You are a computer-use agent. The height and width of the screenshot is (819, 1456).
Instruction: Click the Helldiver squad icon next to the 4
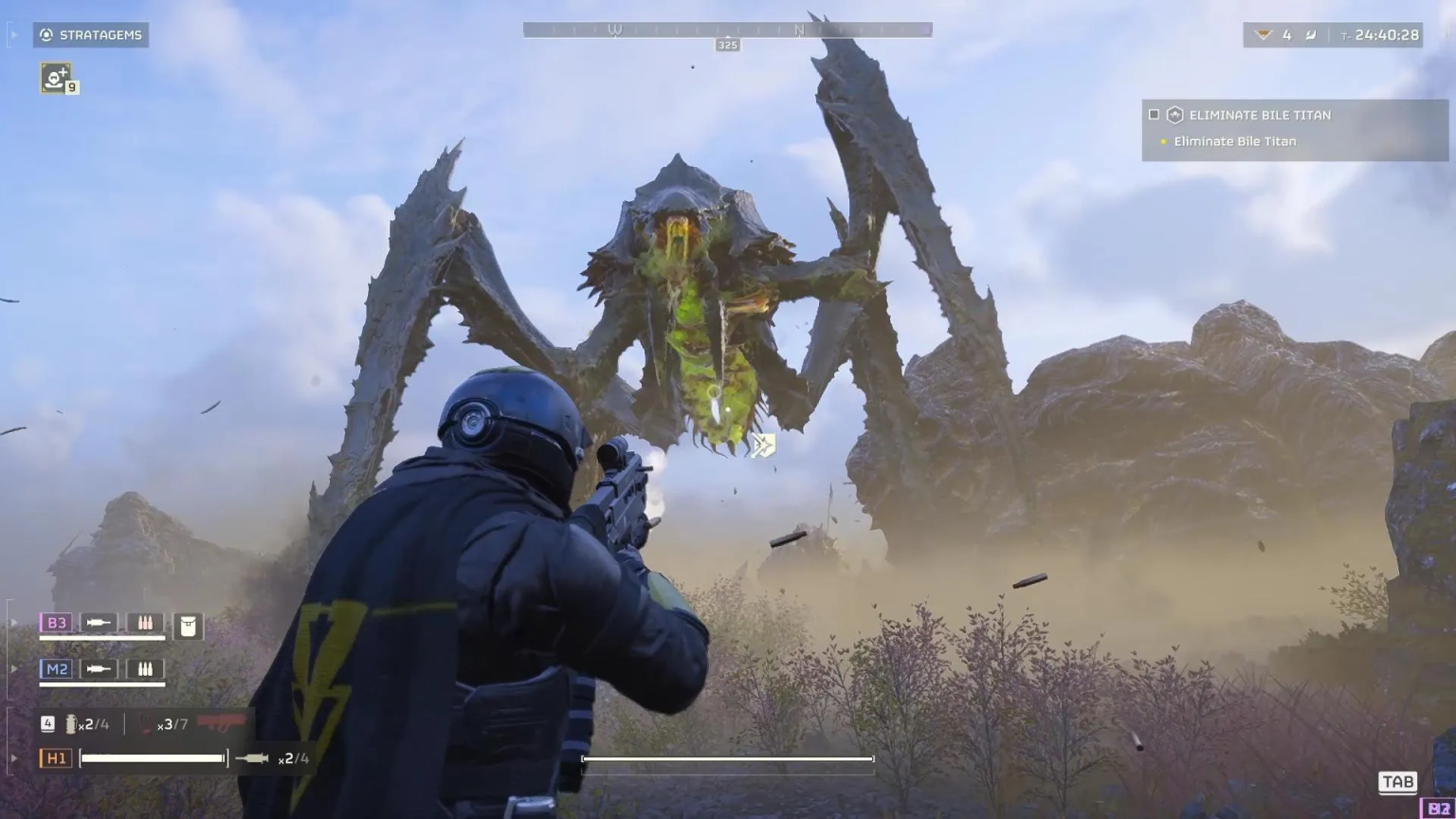coord(1264,34)
